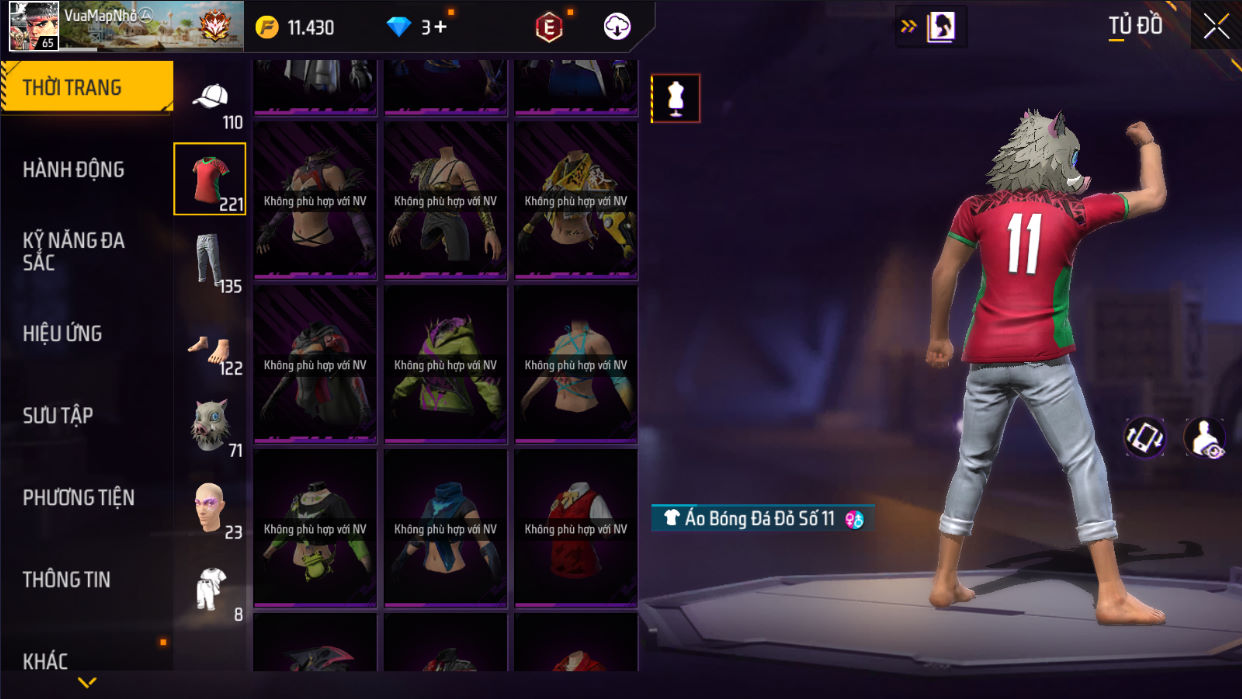Toggle the character visibility eye icon
Screen dimensions: 1242x699
[1204, 438]
